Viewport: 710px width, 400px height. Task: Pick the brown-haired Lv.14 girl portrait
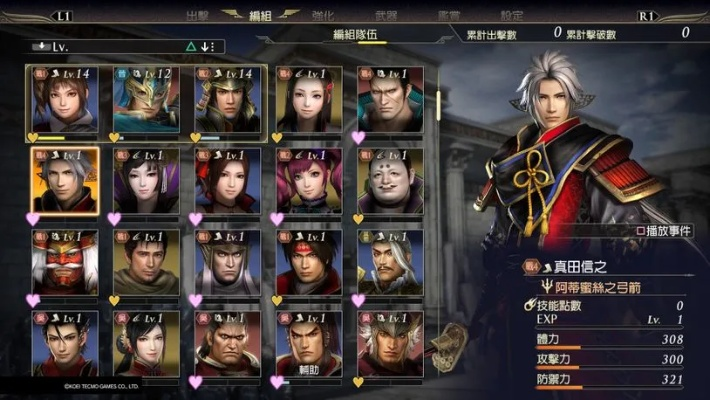[x=65, y=100]
